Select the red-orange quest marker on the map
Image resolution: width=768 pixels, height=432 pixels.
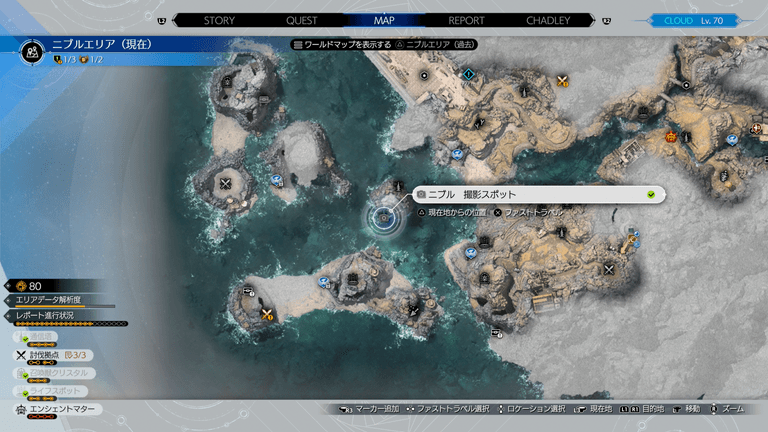pos(670,136)
